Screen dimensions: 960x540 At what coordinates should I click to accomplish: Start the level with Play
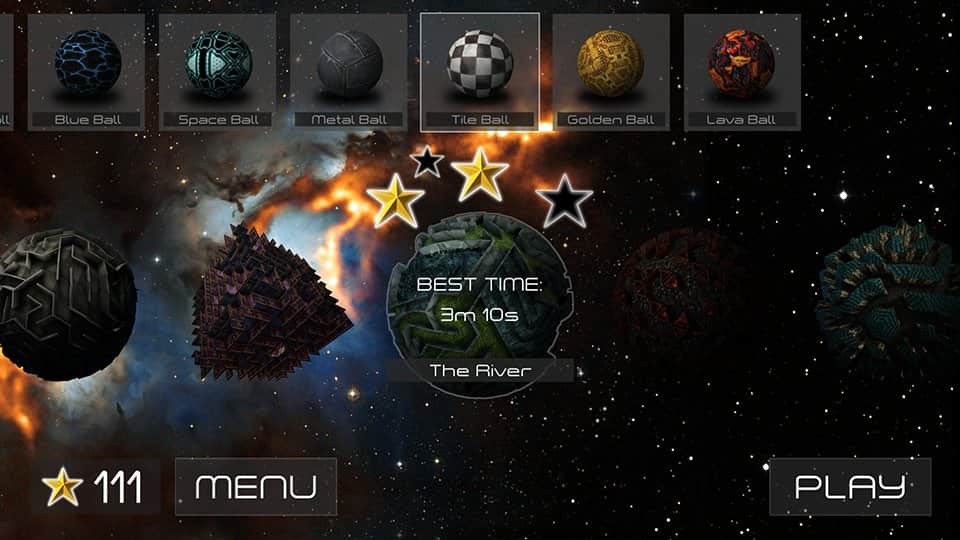coord(850,487)
